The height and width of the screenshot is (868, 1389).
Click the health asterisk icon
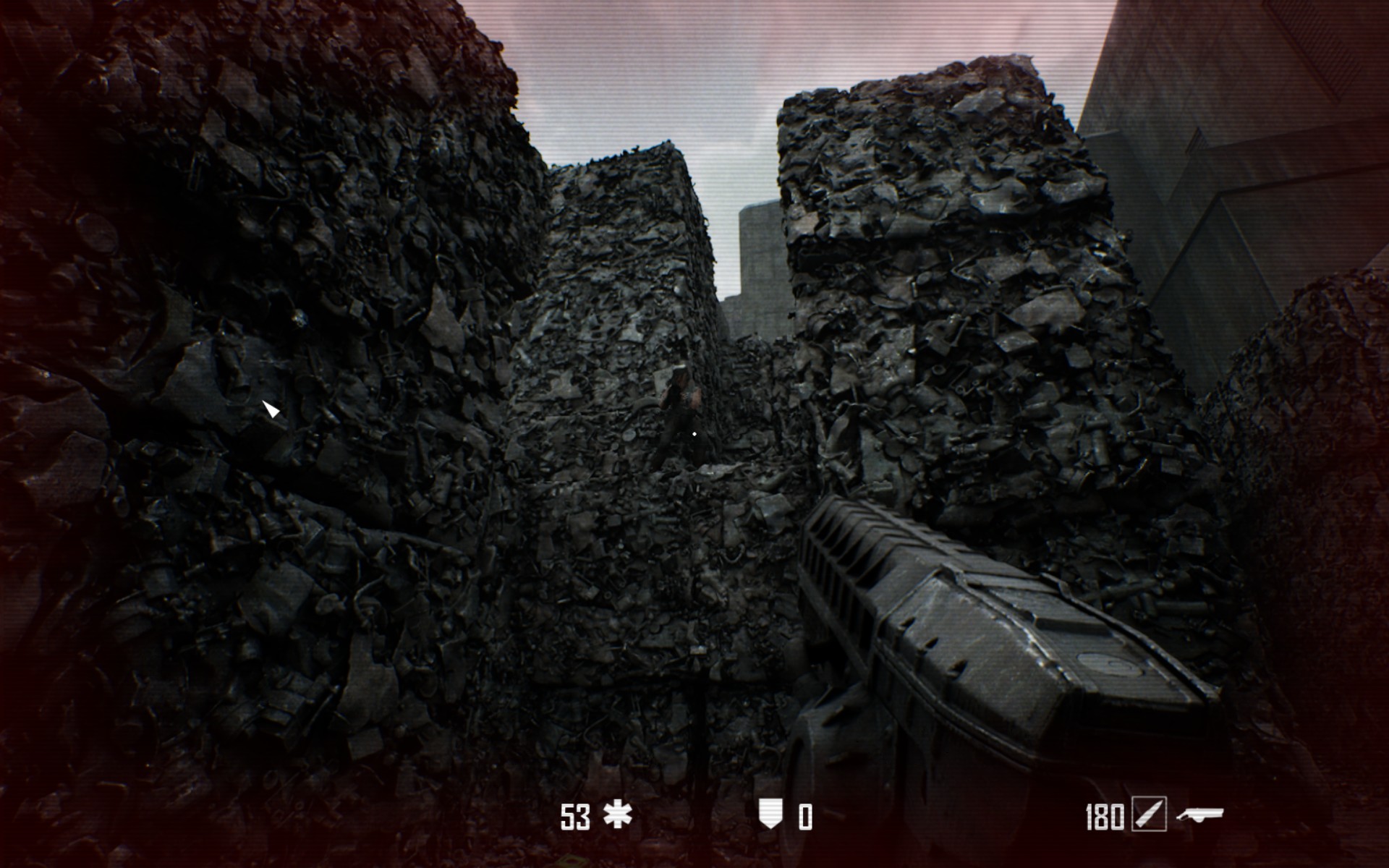coord(617,815)
